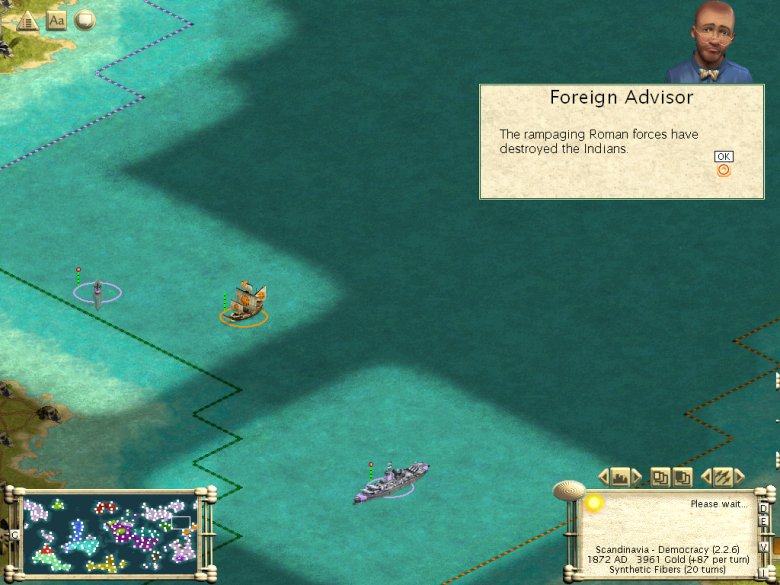Click the right overlapping-squares button

(x=682, y=476)
